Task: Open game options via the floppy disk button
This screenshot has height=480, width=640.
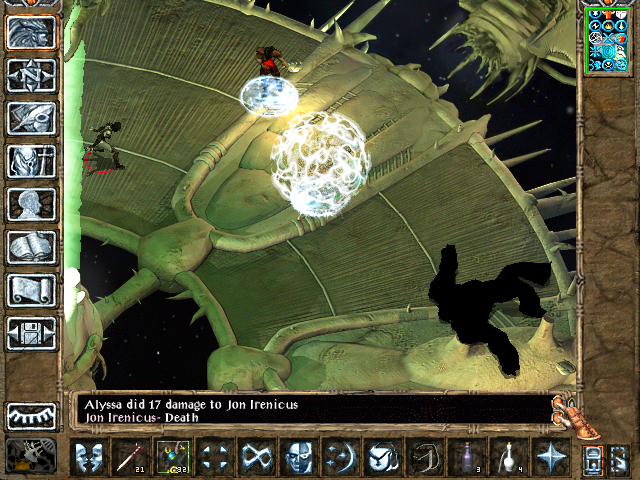Action: [31, 333]
